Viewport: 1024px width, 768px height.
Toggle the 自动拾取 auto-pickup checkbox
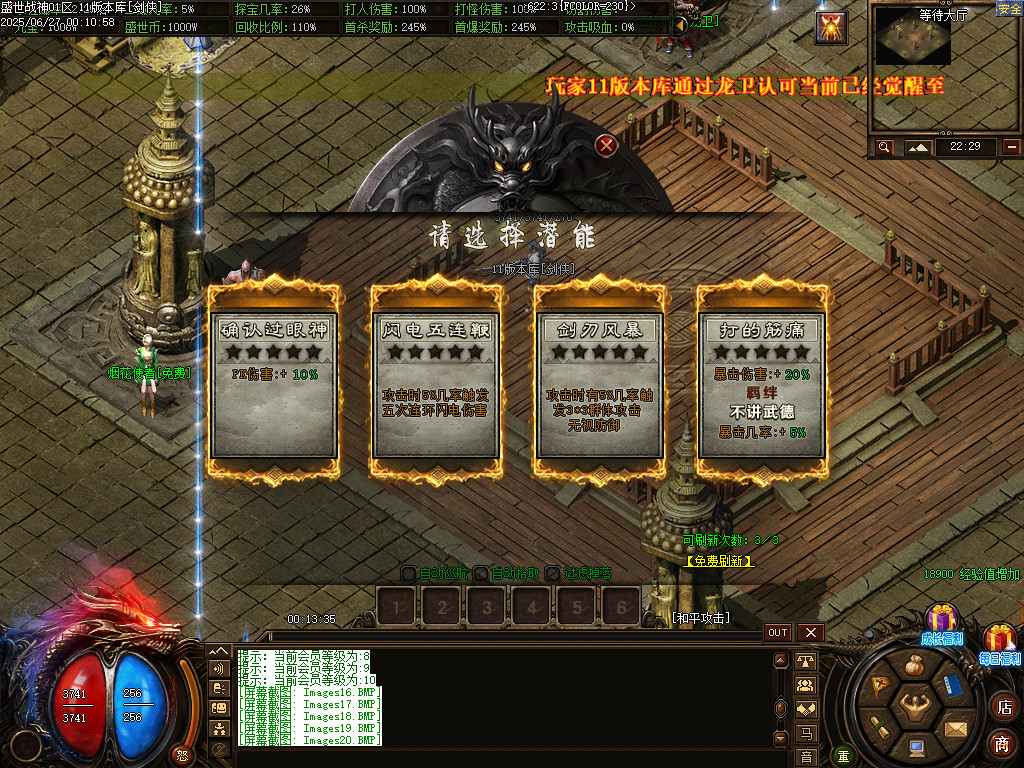click(x=480, y=574)
